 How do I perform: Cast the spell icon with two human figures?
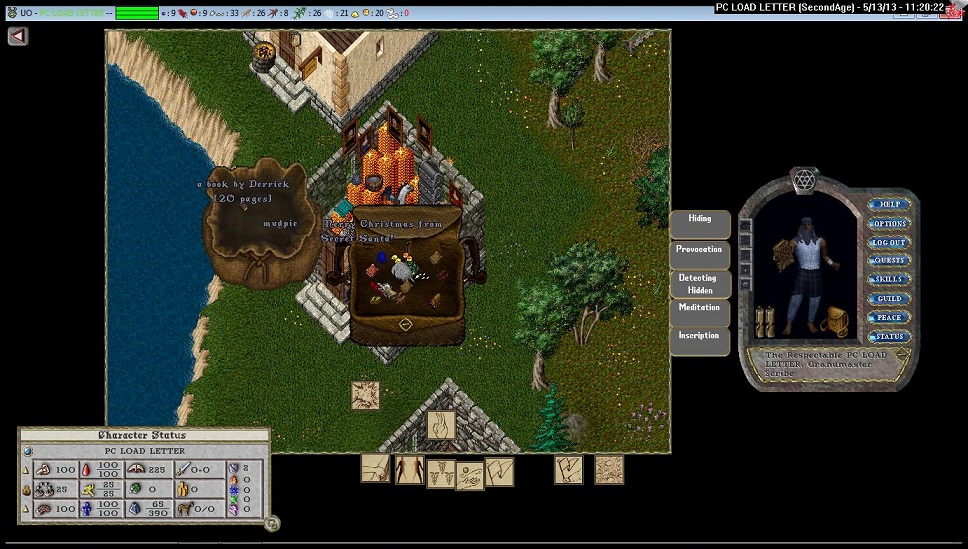click(409, 469)
